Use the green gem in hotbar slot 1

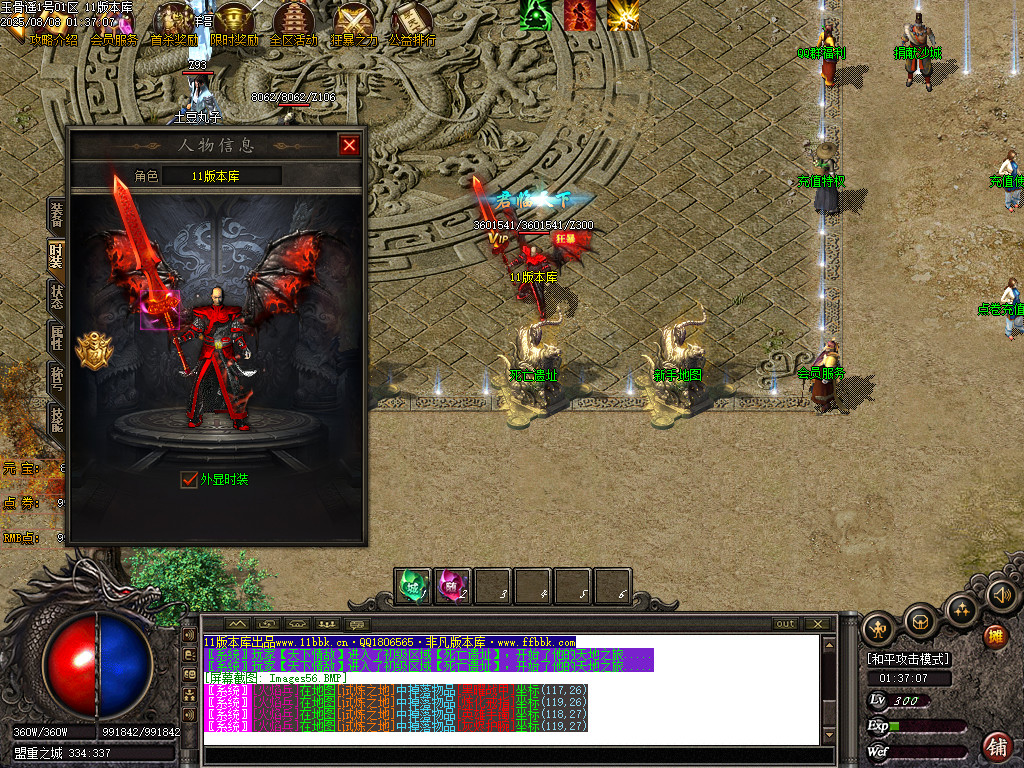click(413, 585)
